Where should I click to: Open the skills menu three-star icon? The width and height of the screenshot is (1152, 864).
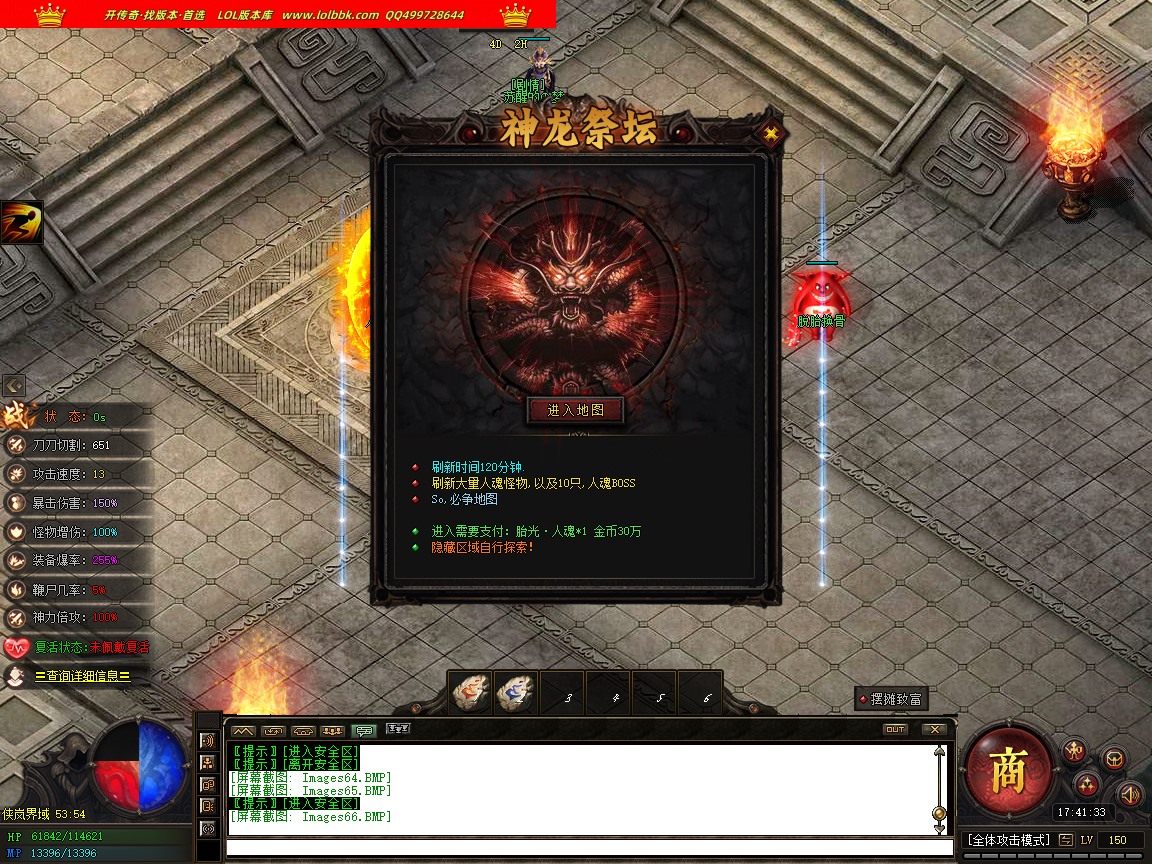coord(1087,784)
